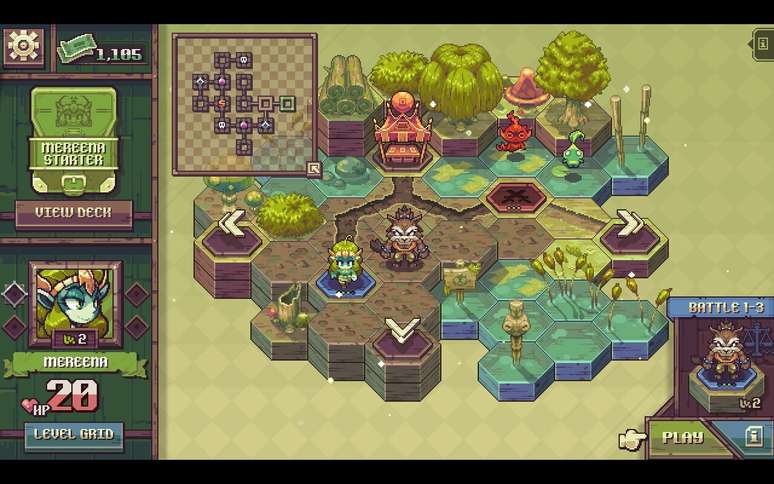Move to the room on the left
This screenshot has height=484, width=774.
(x=231, y=223)
